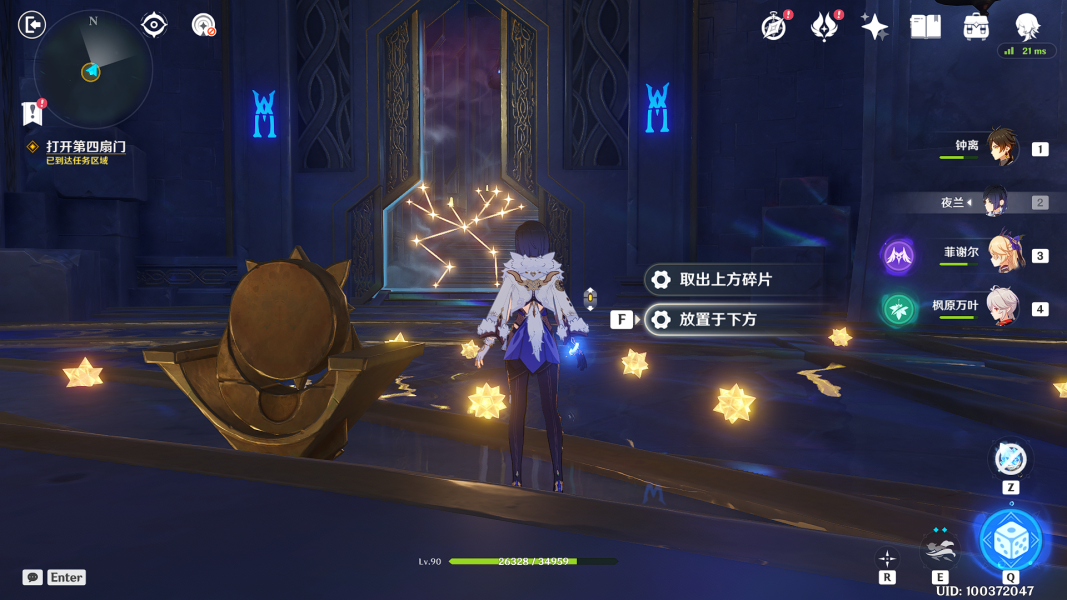The image size is (1067, 600).
Task: Open the circular minimap
Action: tap(93, 69)
